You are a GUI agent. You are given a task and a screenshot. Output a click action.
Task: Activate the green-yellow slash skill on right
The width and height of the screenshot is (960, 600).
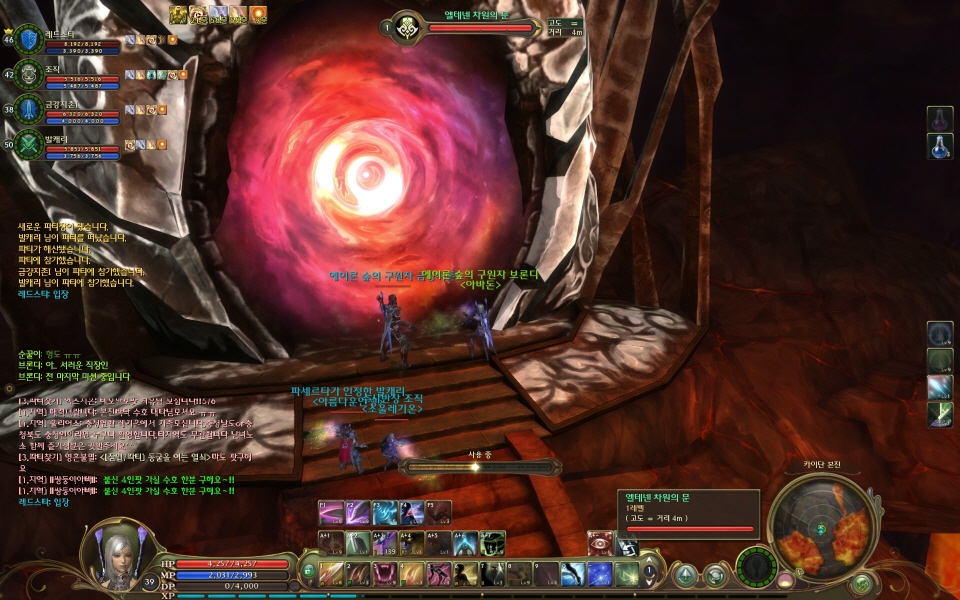940,414
